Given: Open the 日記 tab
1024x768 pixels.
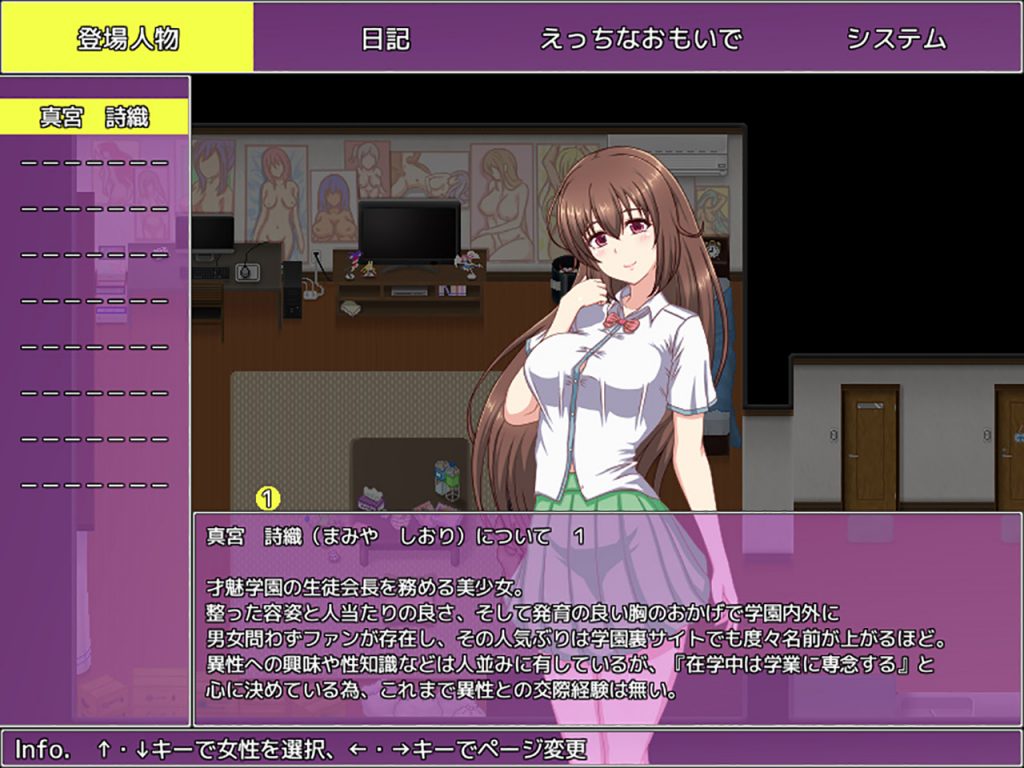Looking at the screenshot, I should (385, 39).
